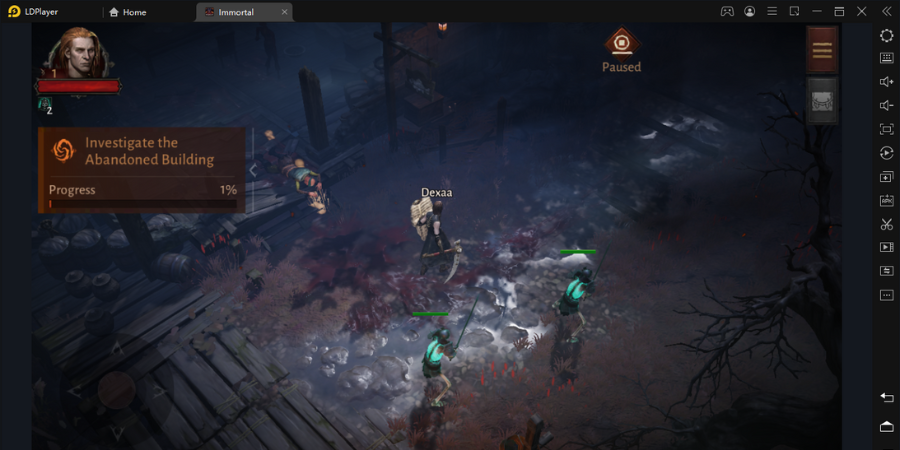Switch to the LDPlayer Home tab
900x450 pixels.
pos(128,12)
